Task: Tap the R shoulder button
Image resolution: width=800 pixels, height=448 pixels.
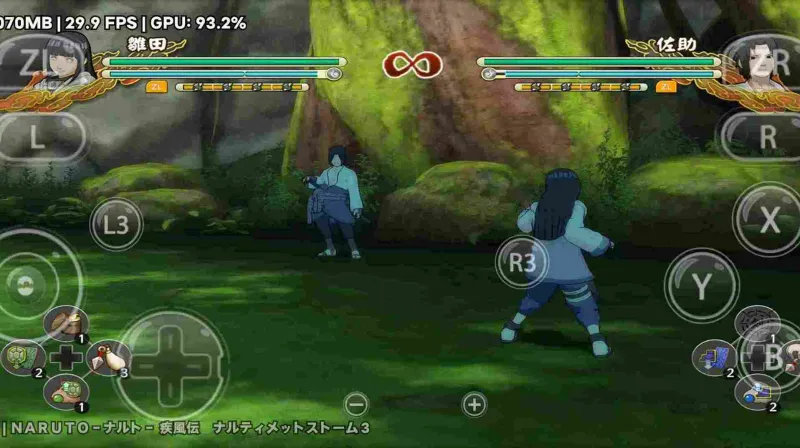Action: point(766,137)
